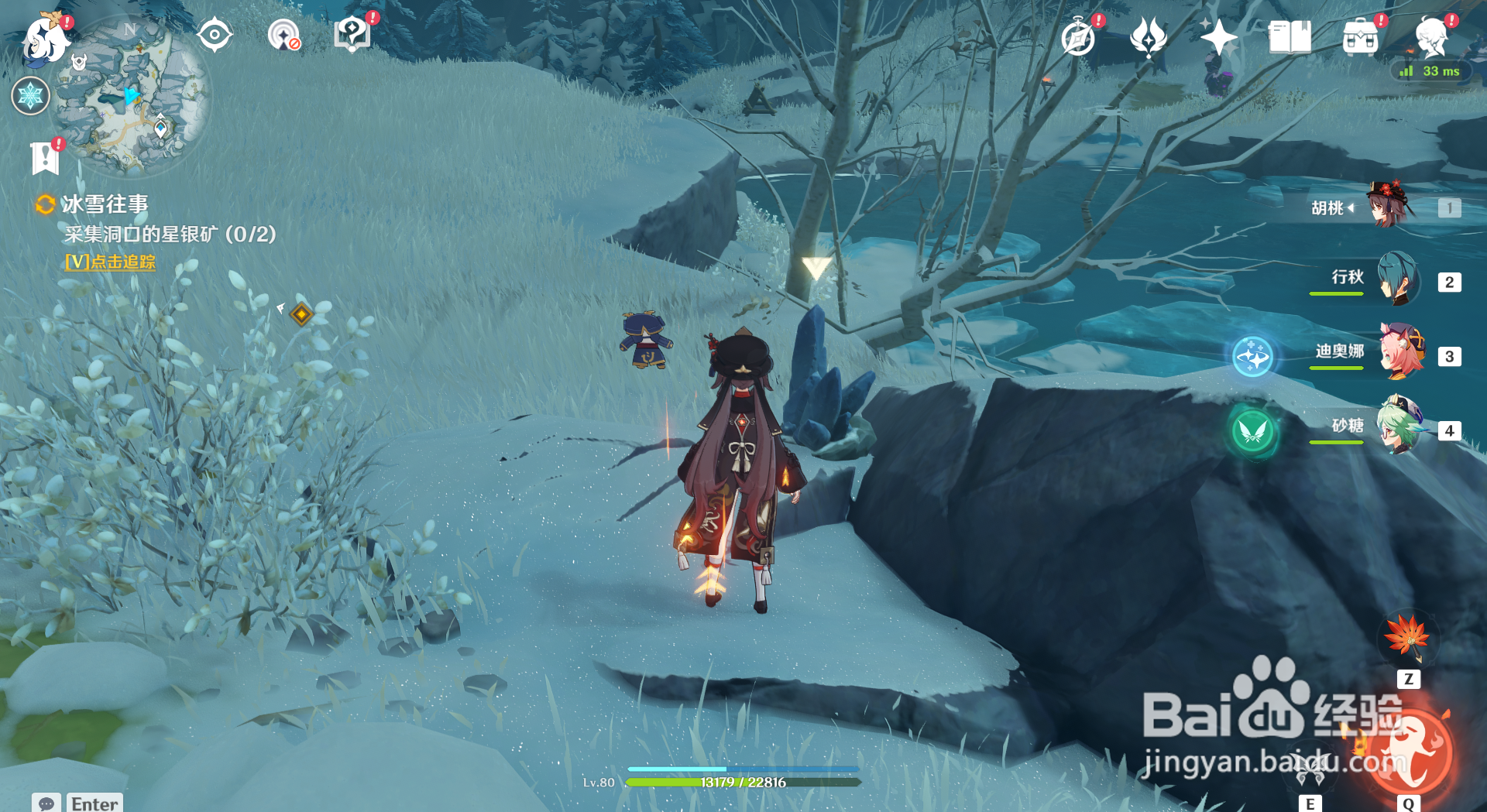Image resolution: width=1487 pixels, height=812 pixels.
Task: Switch to party member 迪奥娜
Action: [x=1400, y=354]
